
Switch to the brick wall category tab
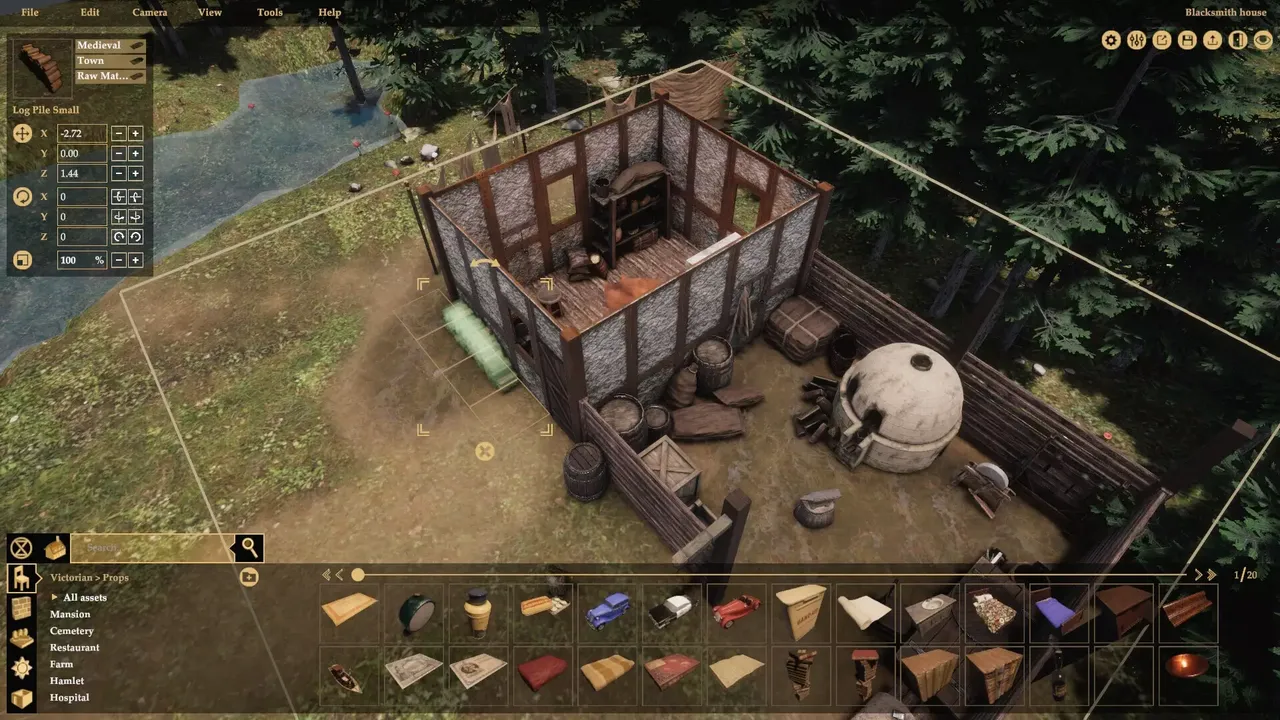(x=21, y=607)
